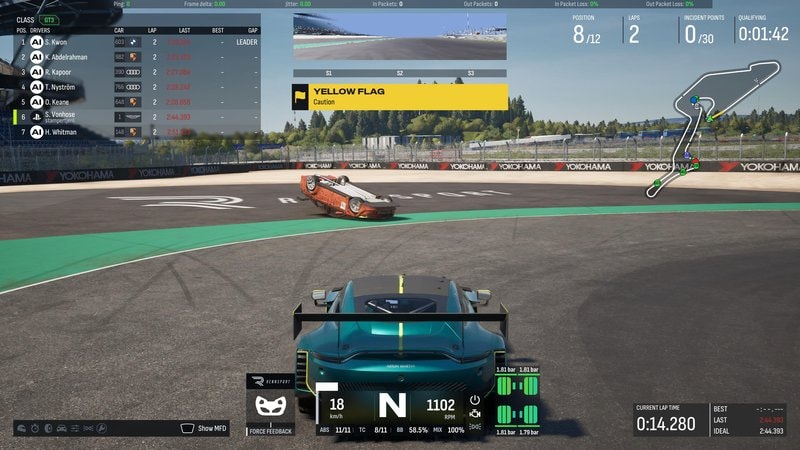
Task: Click the GT3 class badge
Action: click(48, 19)
